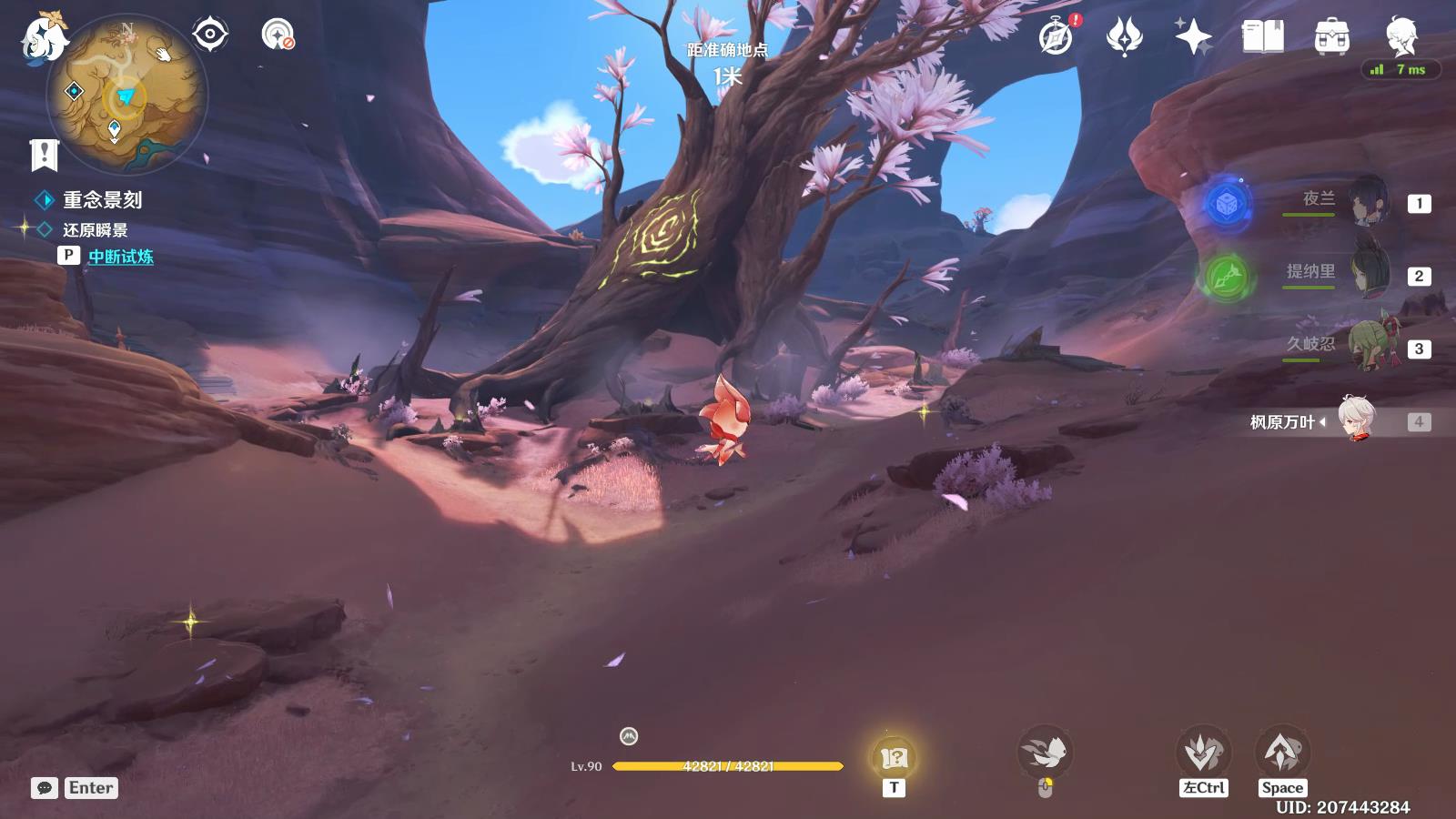Open the adventurer handbook book icon
The height and width of the screenshot is (819, 1456).
[x=1262, y=37]
